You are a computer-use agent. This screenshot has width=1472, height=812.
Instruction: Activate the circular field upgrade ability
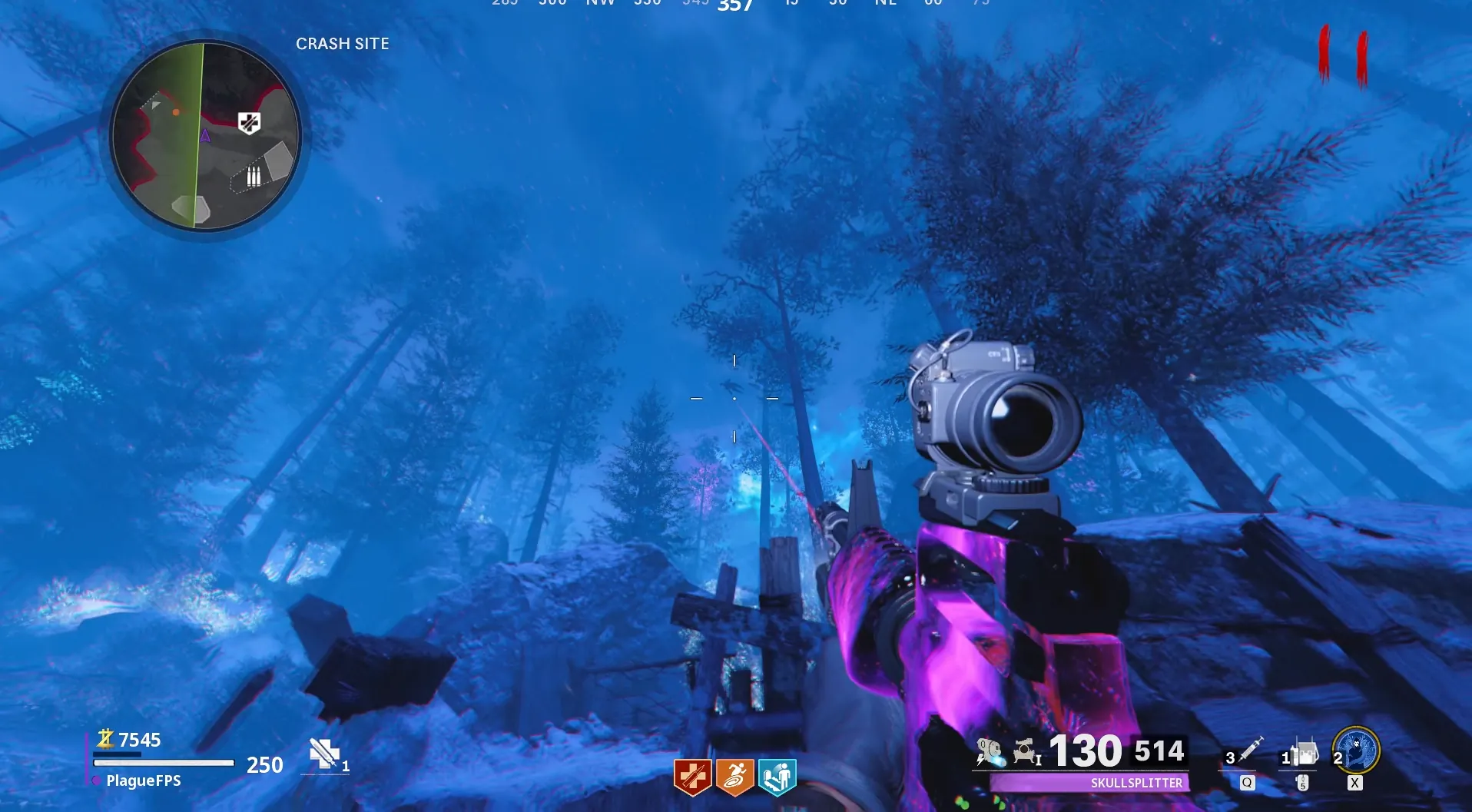[1356, 751]
